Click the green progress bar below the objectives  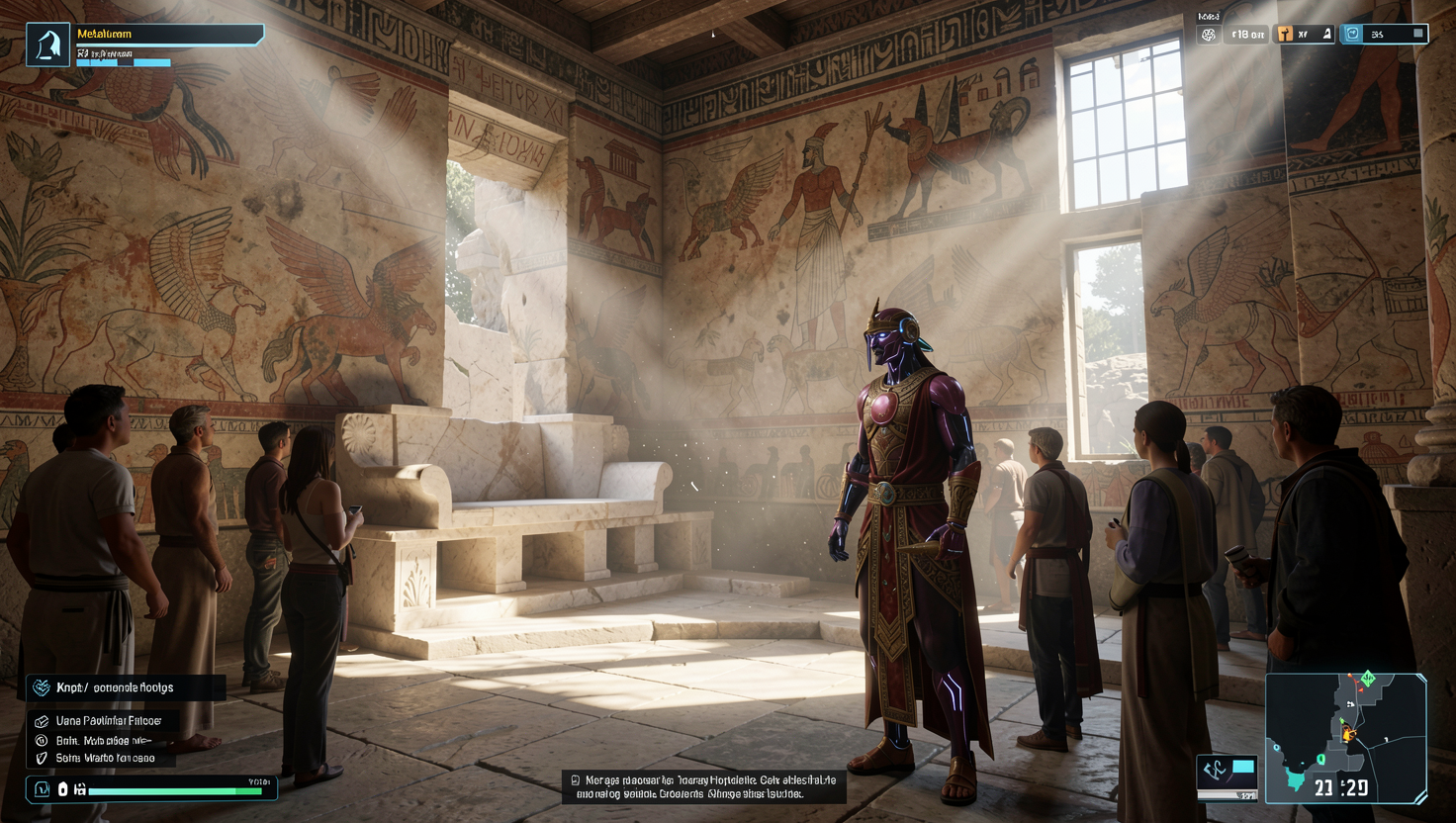173,789
